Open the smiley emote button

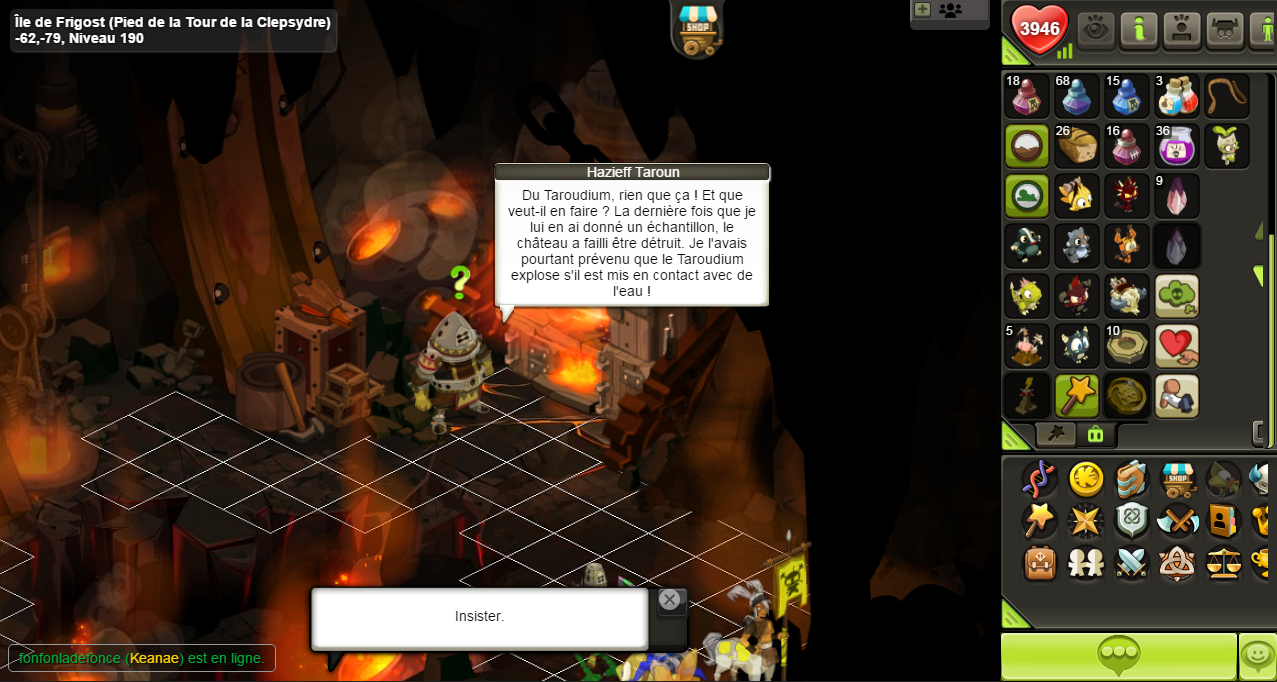1258,656
